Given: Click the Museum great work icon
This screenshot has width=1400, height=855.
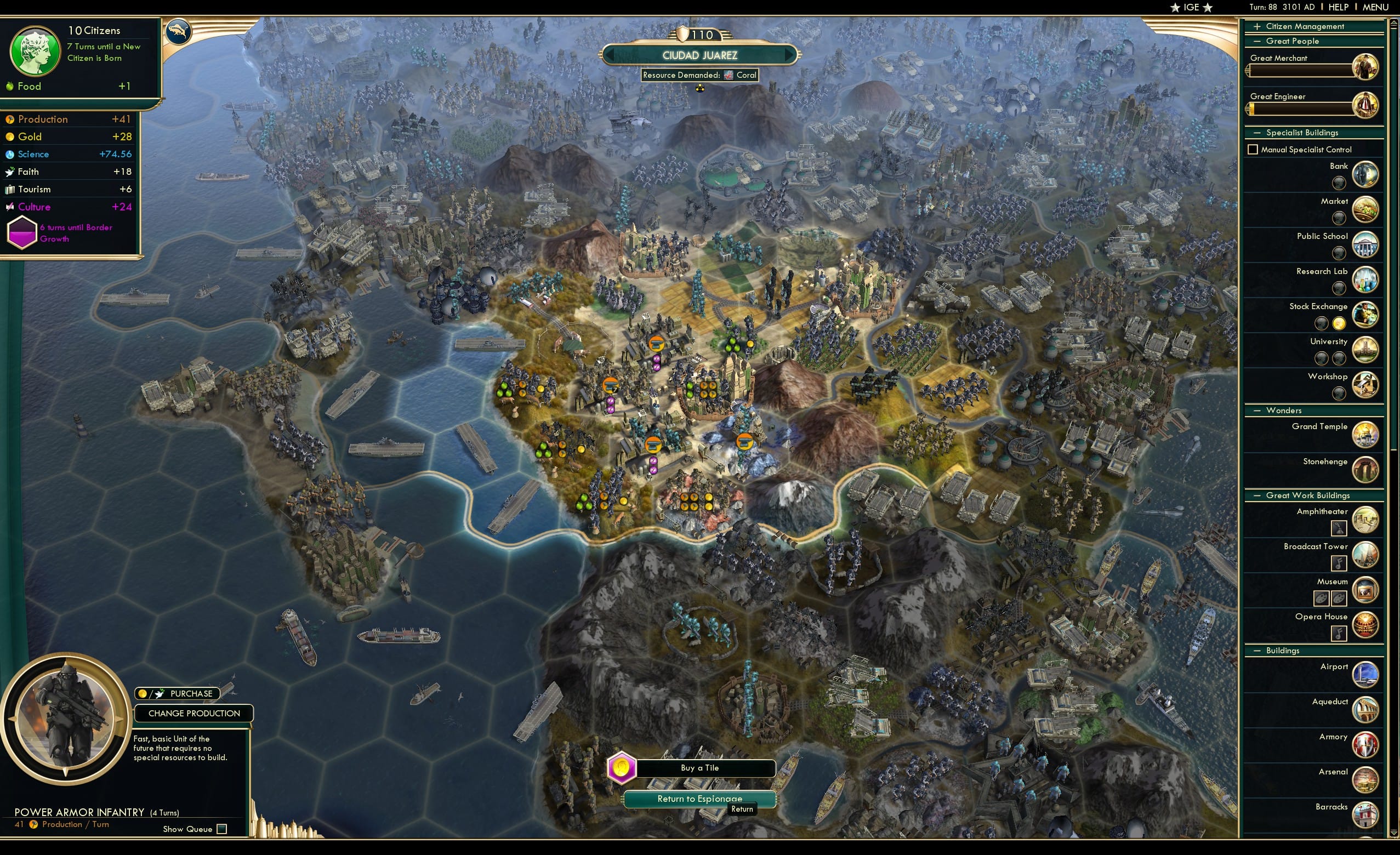Looking at the screenshot, I should tap(1365, 590).
